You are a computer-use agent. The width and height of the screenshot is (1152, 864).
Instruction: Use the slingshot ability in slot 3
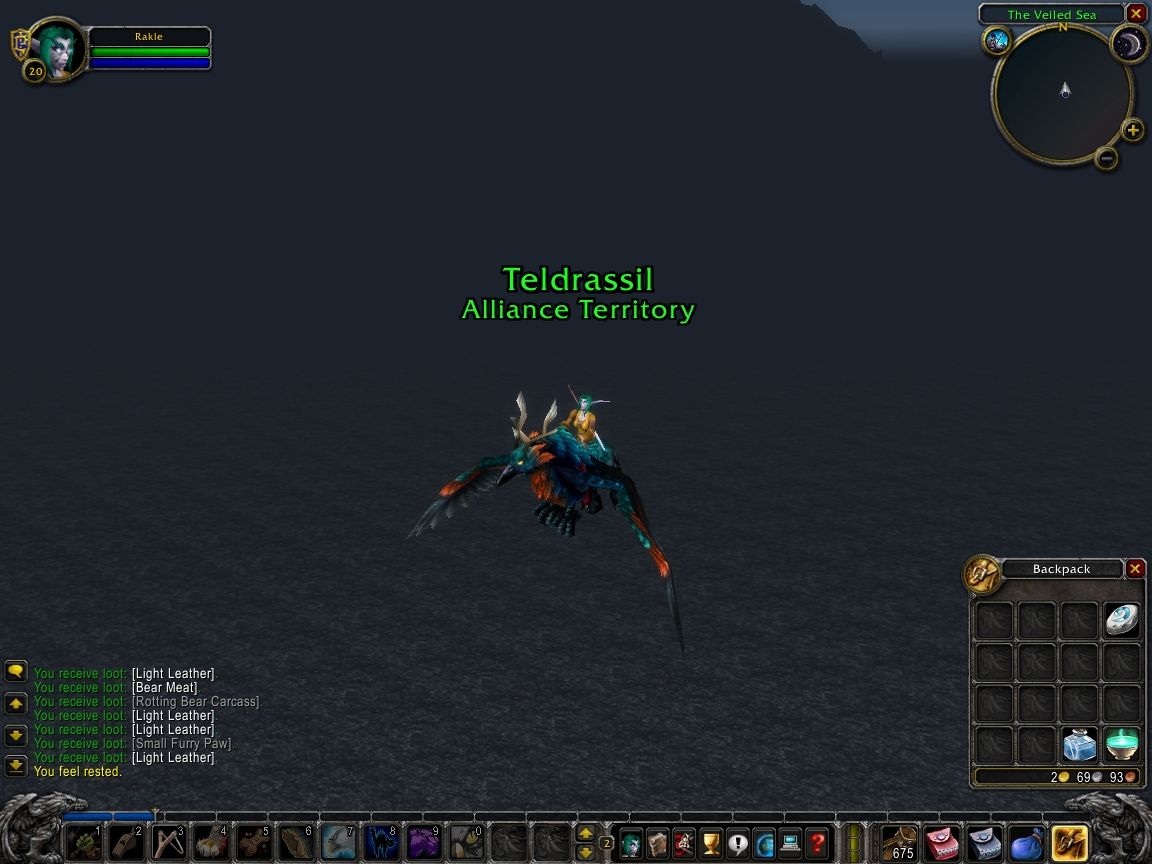click(168, 843)
